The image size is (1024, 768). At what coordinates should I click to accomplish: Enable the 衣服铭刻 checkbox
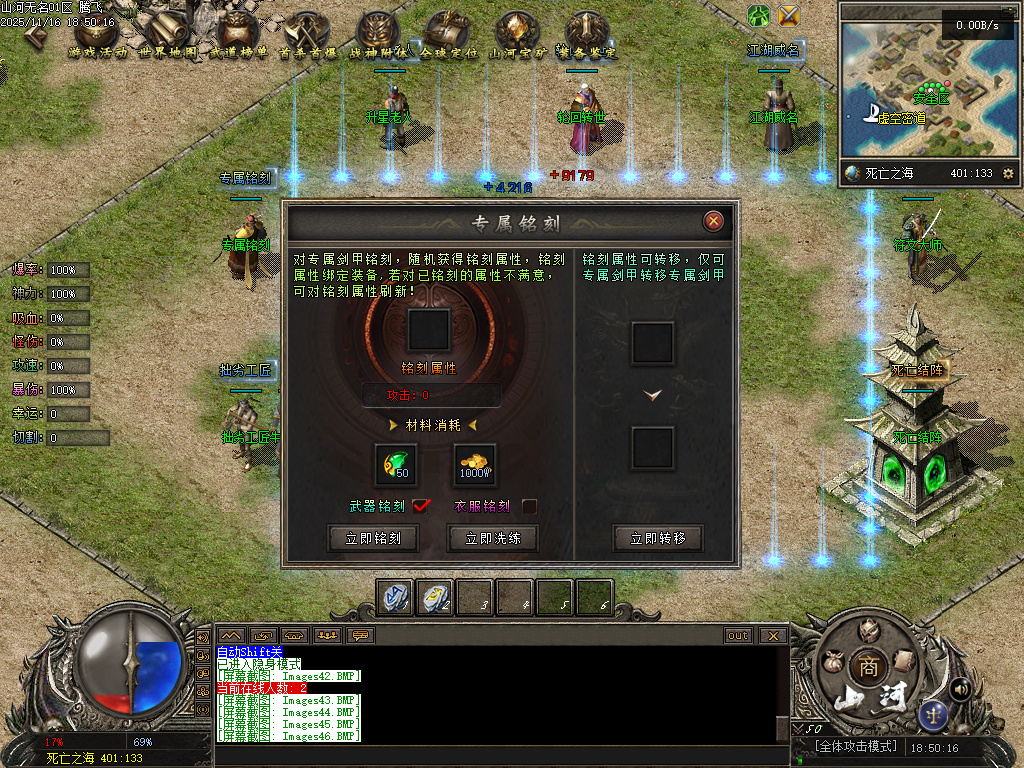coord(529,506)
